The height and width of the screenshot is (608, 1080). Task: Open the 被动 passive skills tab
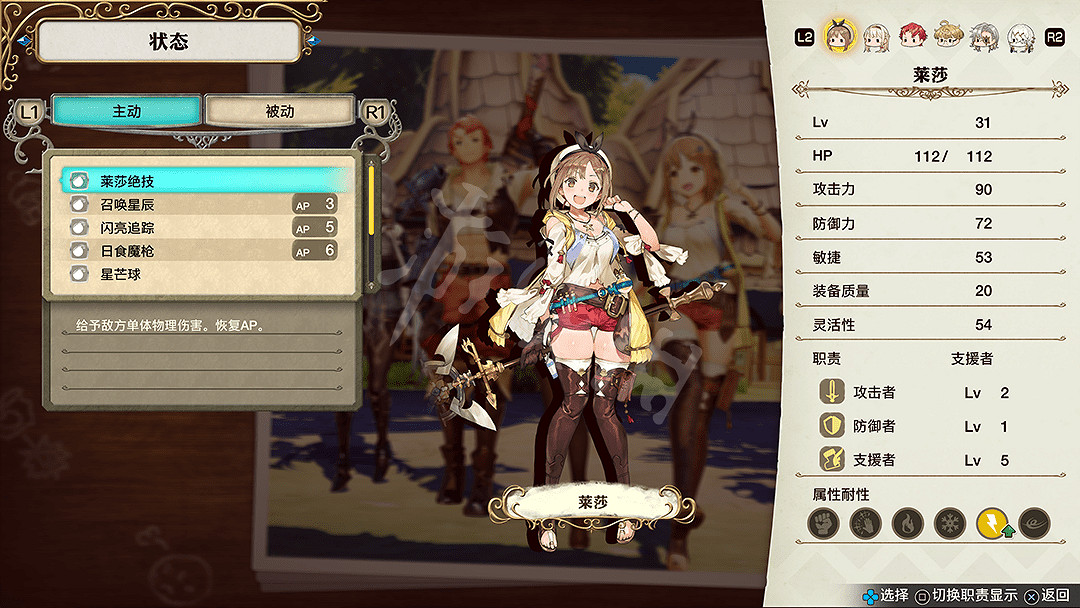click(279, 111)
